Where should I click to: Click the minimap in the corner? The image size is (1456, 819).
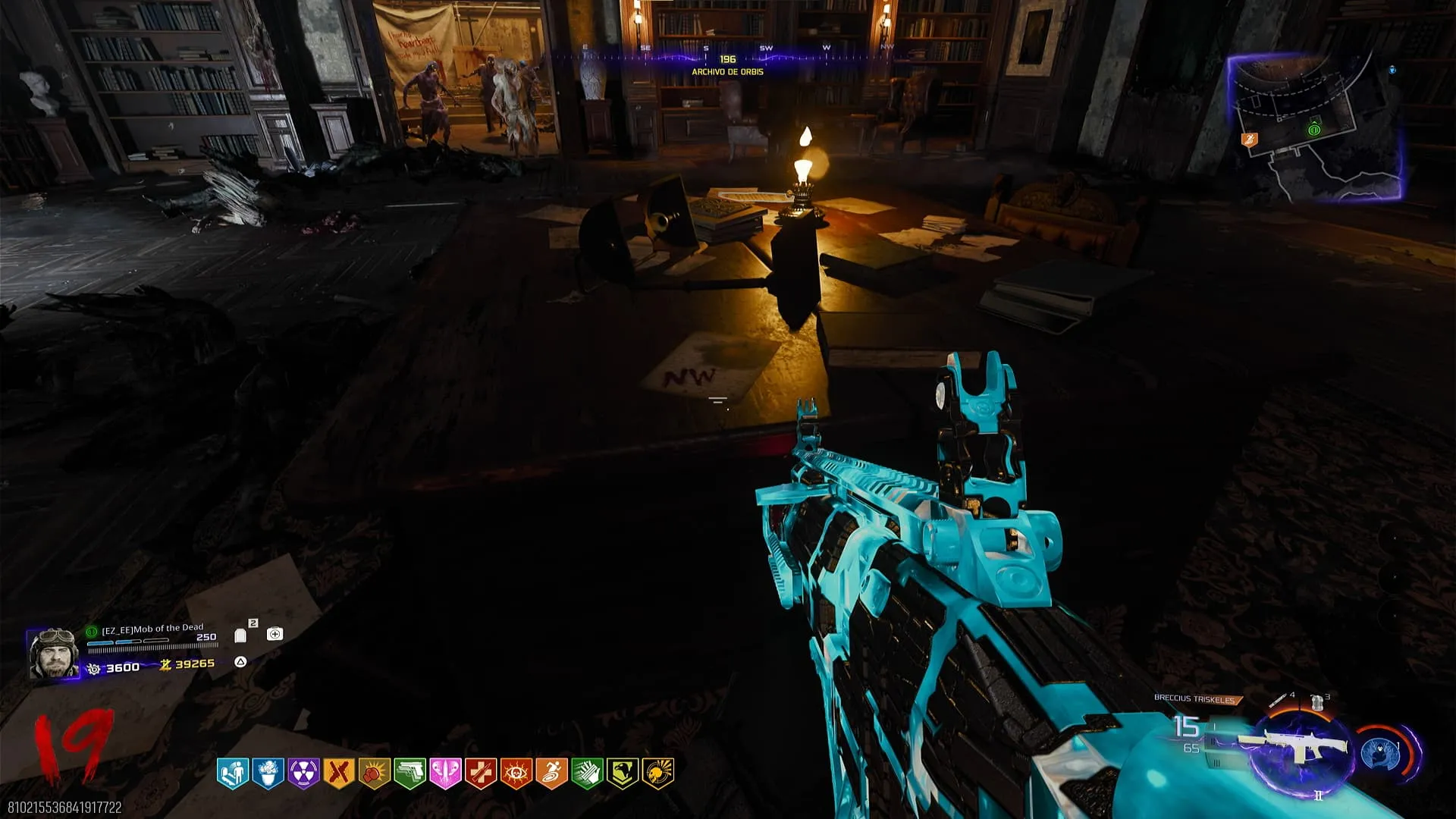1316,129
